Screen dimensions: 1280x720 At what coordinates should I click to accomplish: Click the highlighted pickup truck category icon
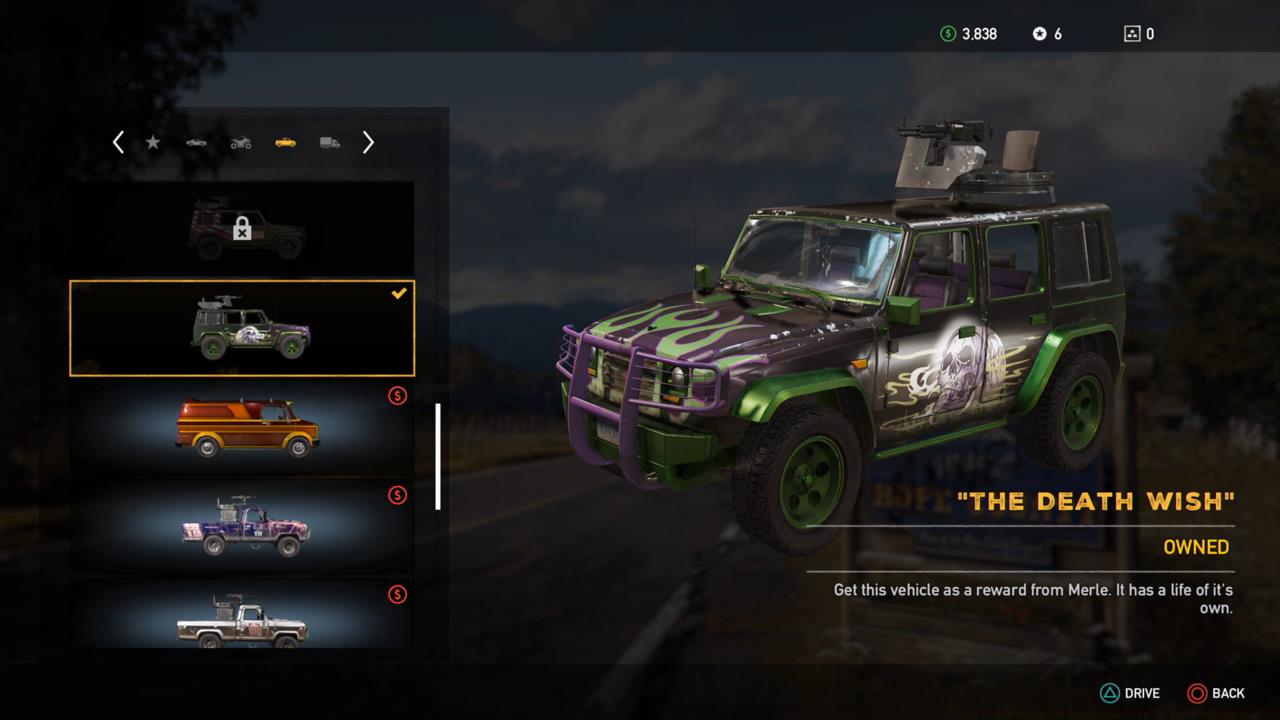point(283,142)
